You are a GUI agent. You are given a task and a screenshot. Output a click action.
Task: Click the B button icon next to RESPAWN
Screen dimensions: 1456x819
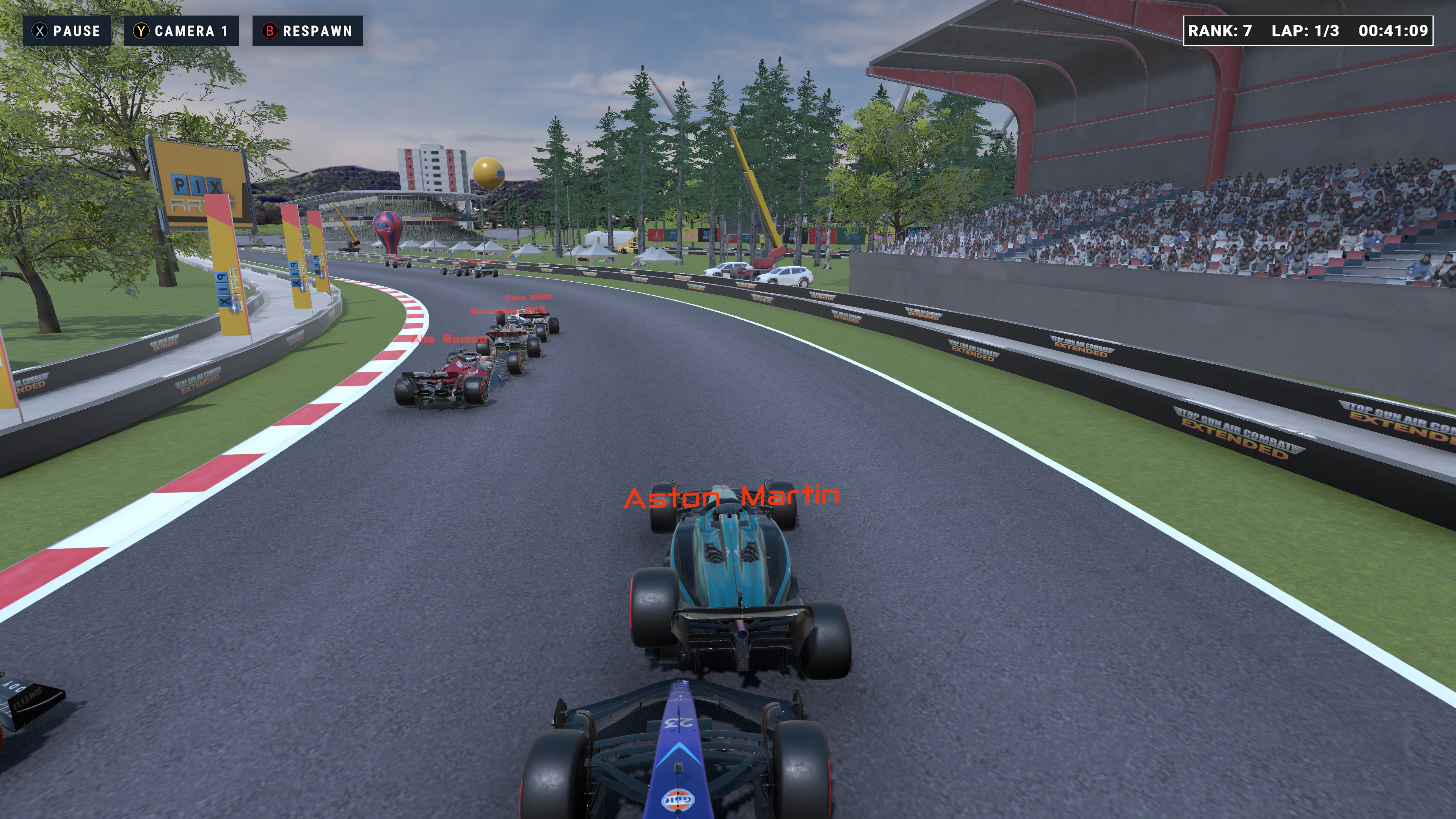(270, 31)
